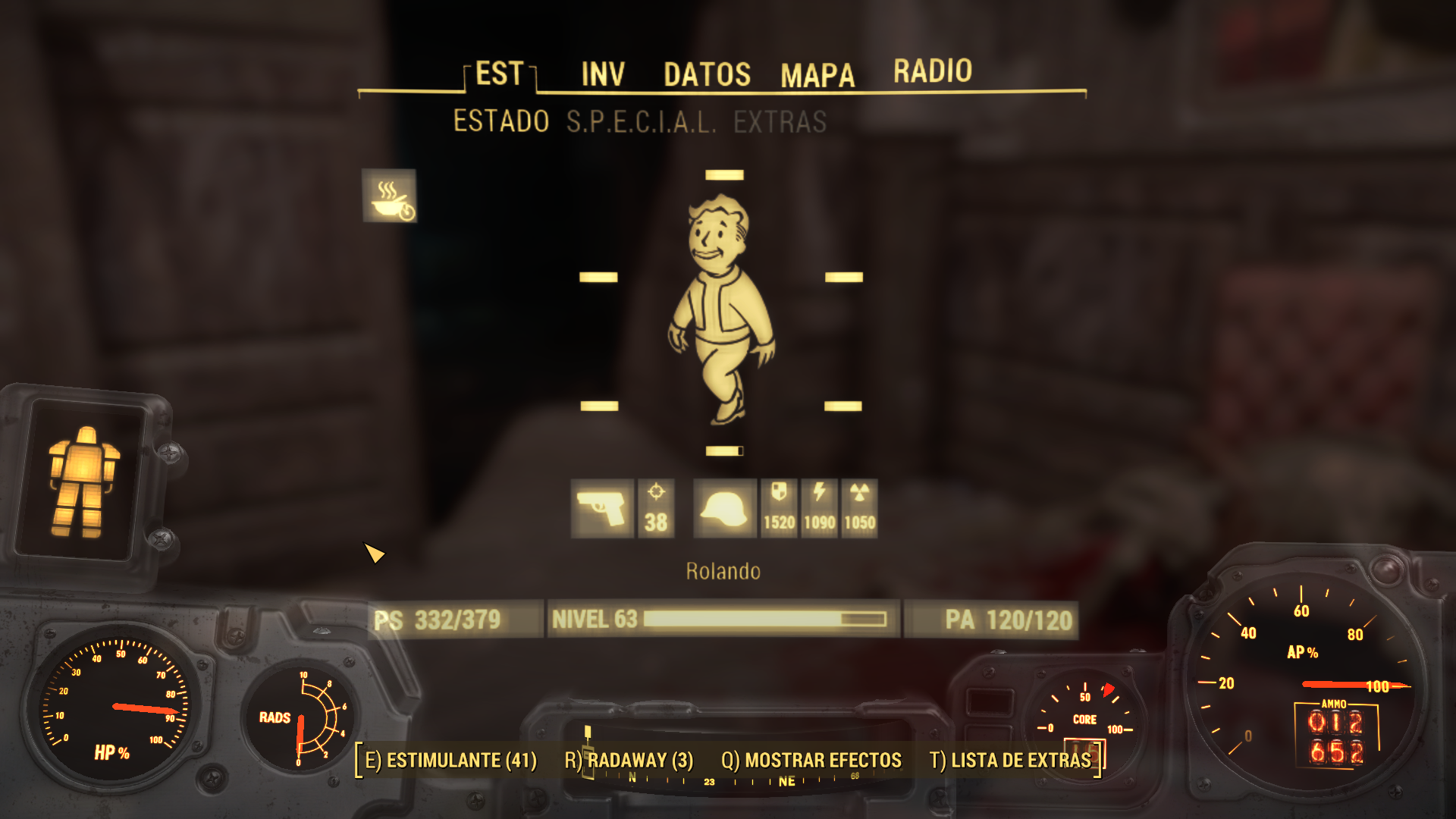
Task: Show the MAPA tab
Action: coord(817,75)
